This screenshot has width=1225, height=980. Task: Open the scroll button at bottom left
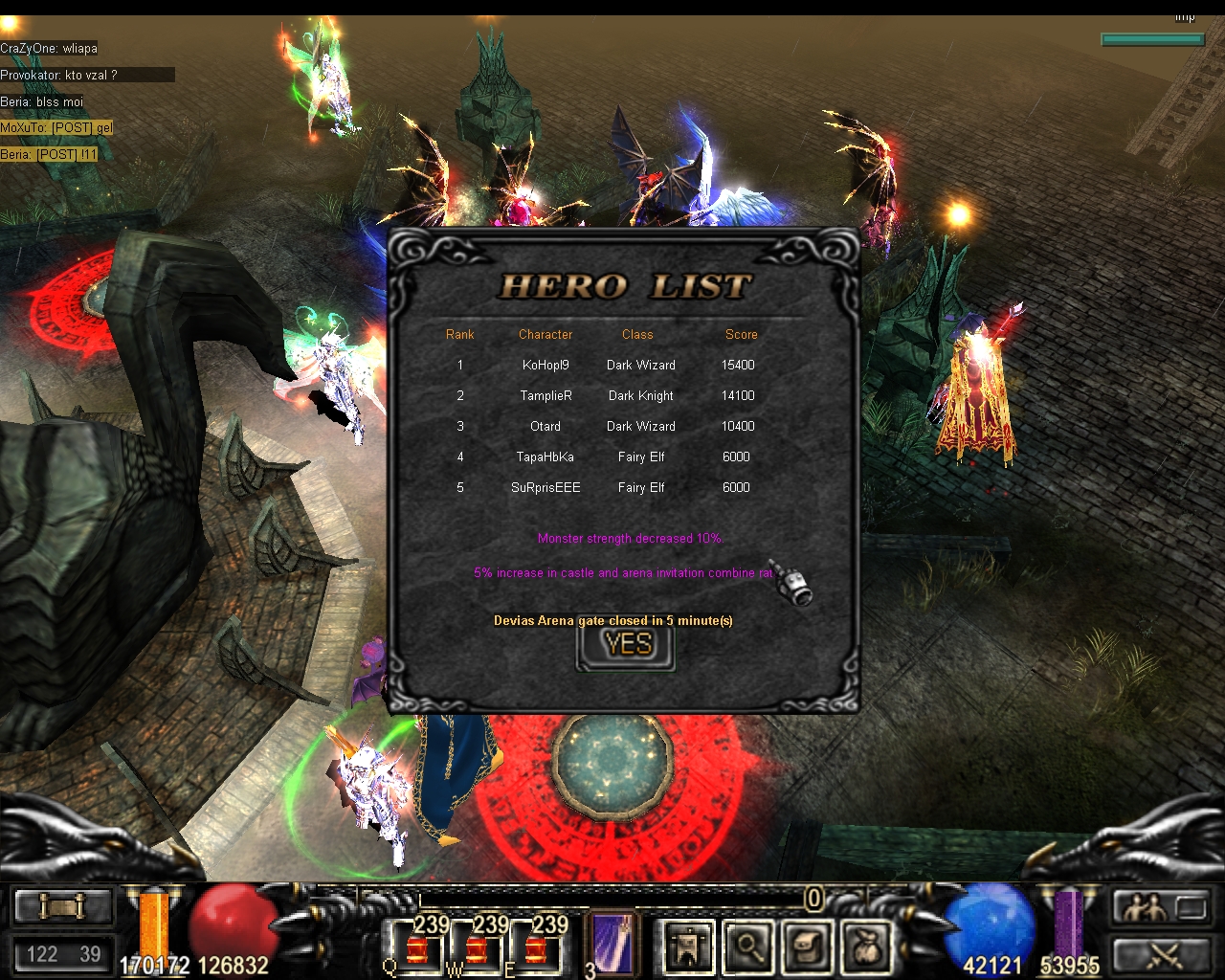click(64, 906)
